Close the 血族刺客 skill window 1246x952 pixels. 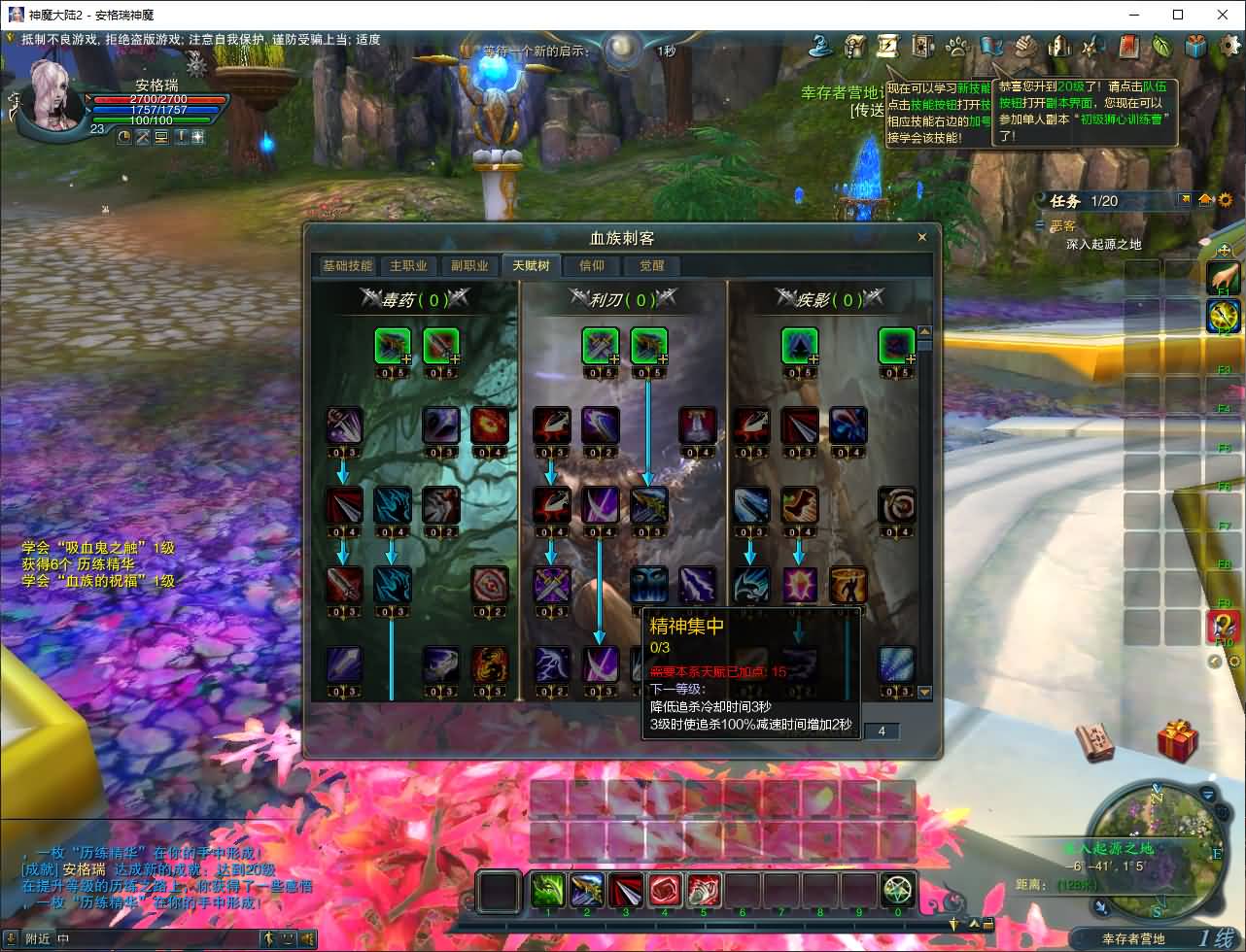pos(921,237)
